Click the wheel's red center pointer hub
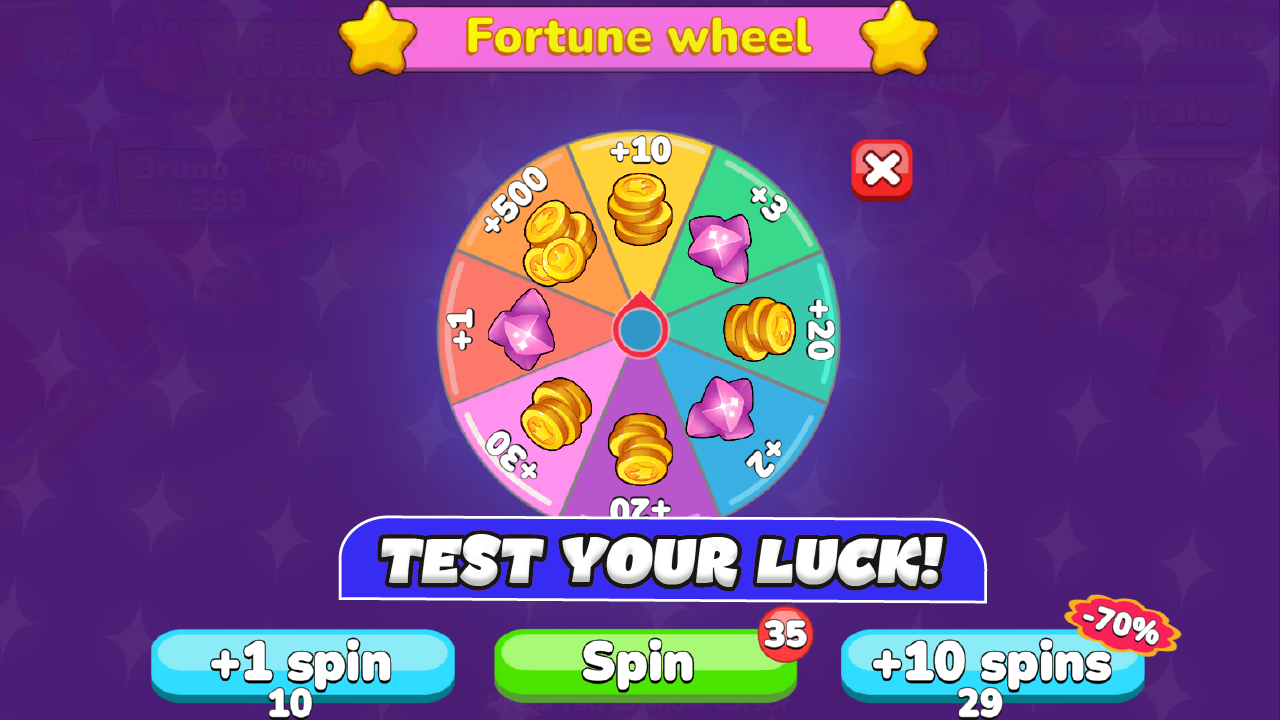The image size is (1280, 720). 640,330
